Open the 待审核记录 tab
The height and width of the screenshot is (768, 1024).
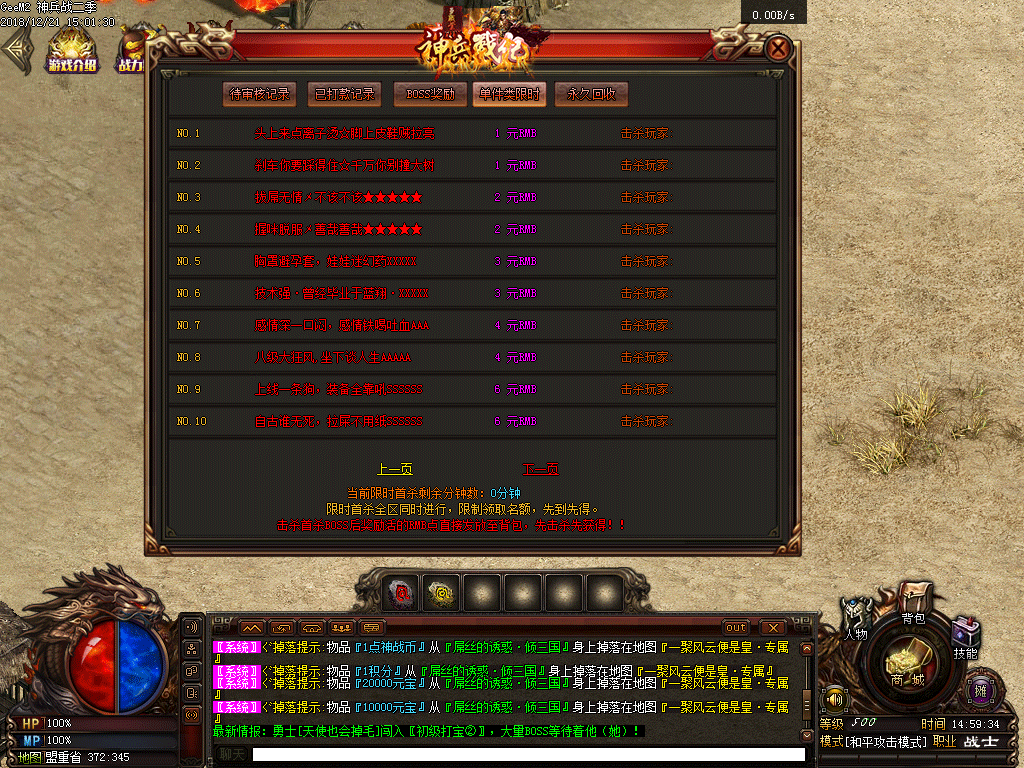coord(260,95)
